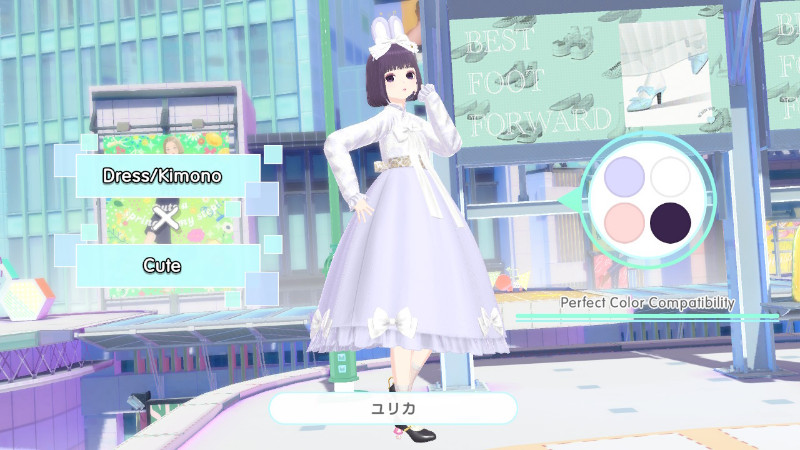Click the ユリカ name plate
This screenshot has height=450, width=800.
click(393, 409)
